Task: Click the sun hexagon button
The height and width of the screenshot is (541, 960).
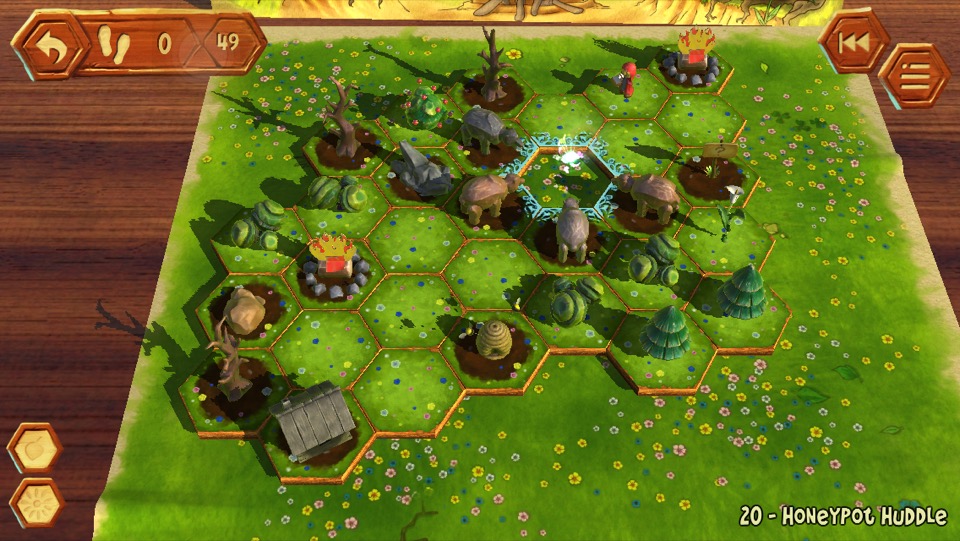Action: tap(37, 503)
